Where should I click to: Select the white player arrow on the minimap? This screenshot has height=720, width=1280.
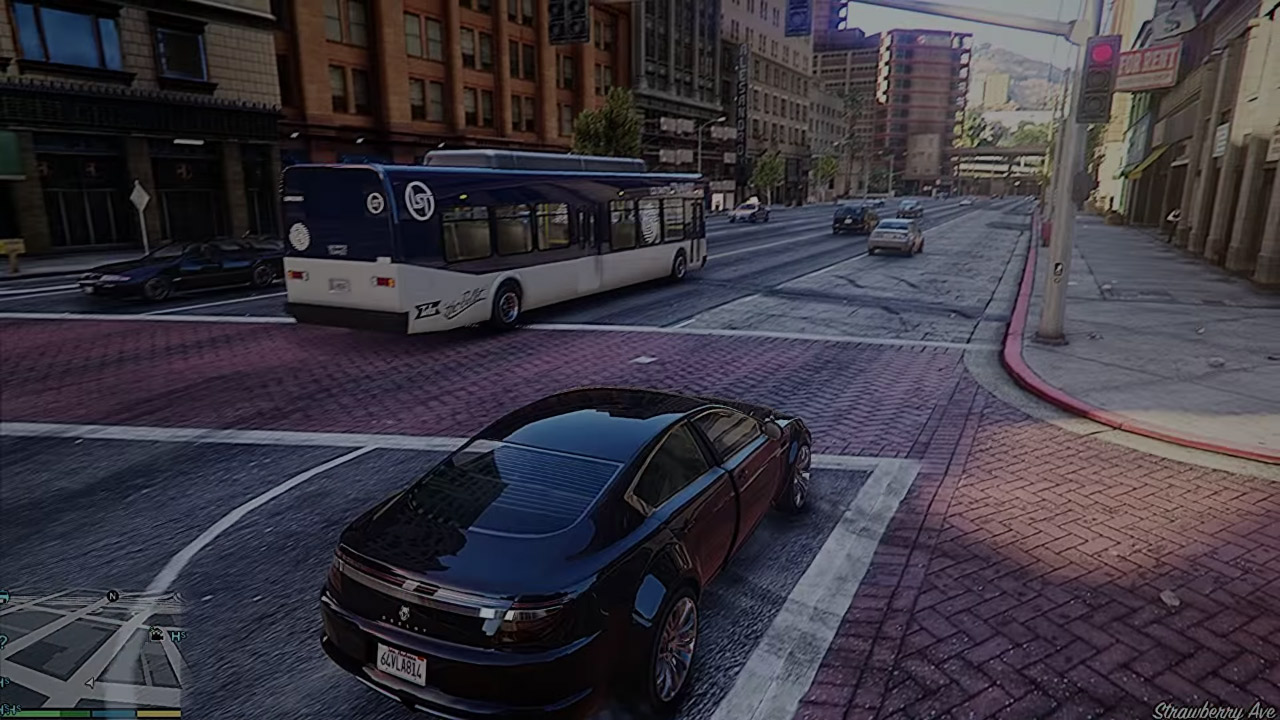[x=89, y=683]
